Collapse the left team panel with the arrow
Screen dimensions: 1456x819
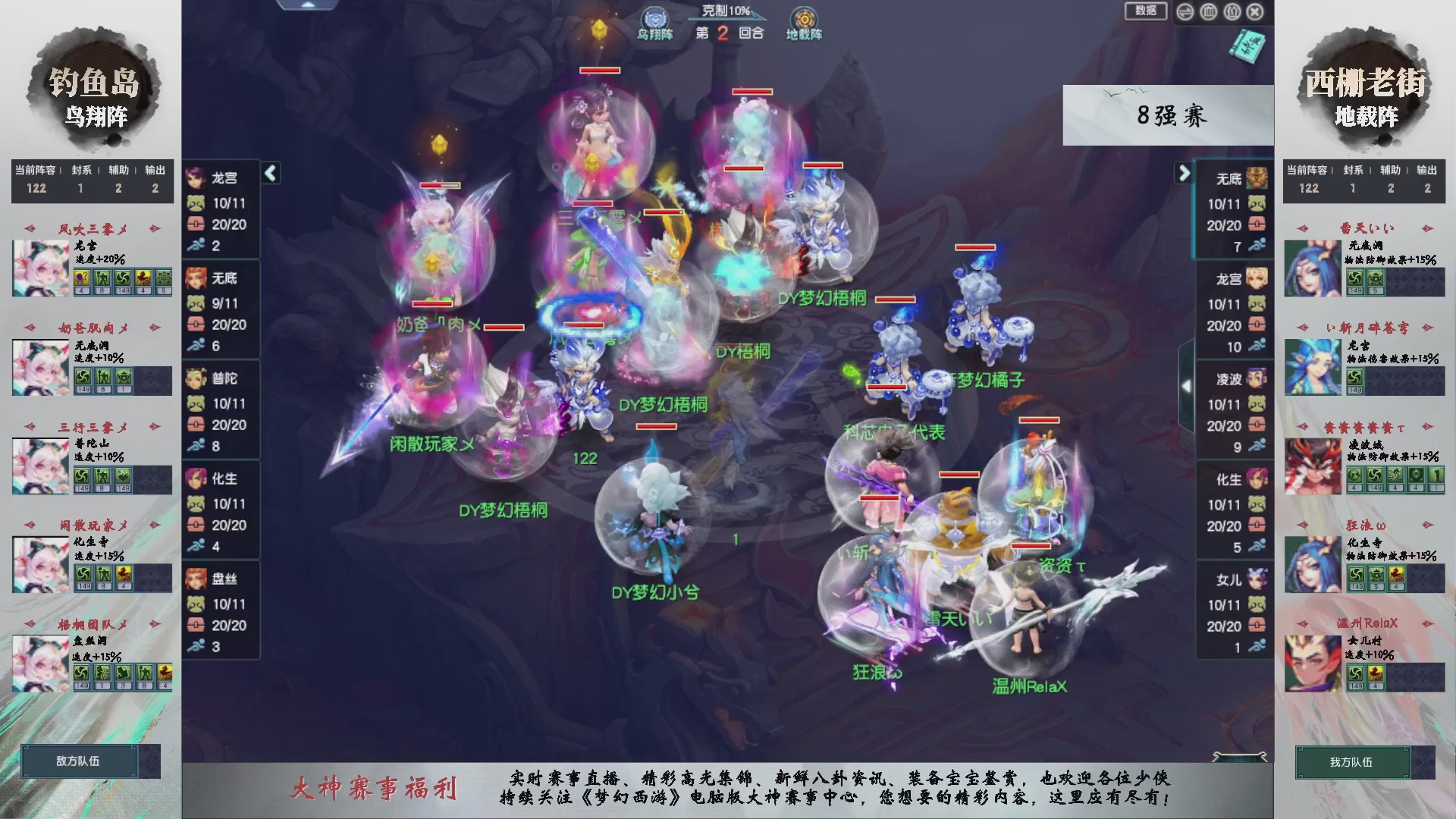coord(270,173)
